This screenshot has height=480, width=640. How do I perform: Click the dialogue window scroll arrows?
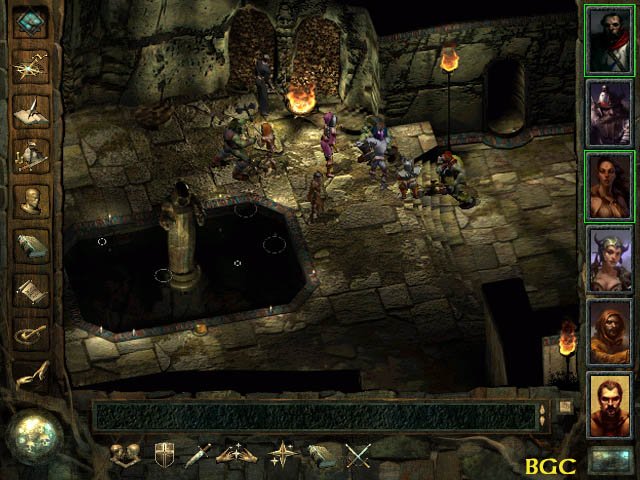(x=543, y=415)
